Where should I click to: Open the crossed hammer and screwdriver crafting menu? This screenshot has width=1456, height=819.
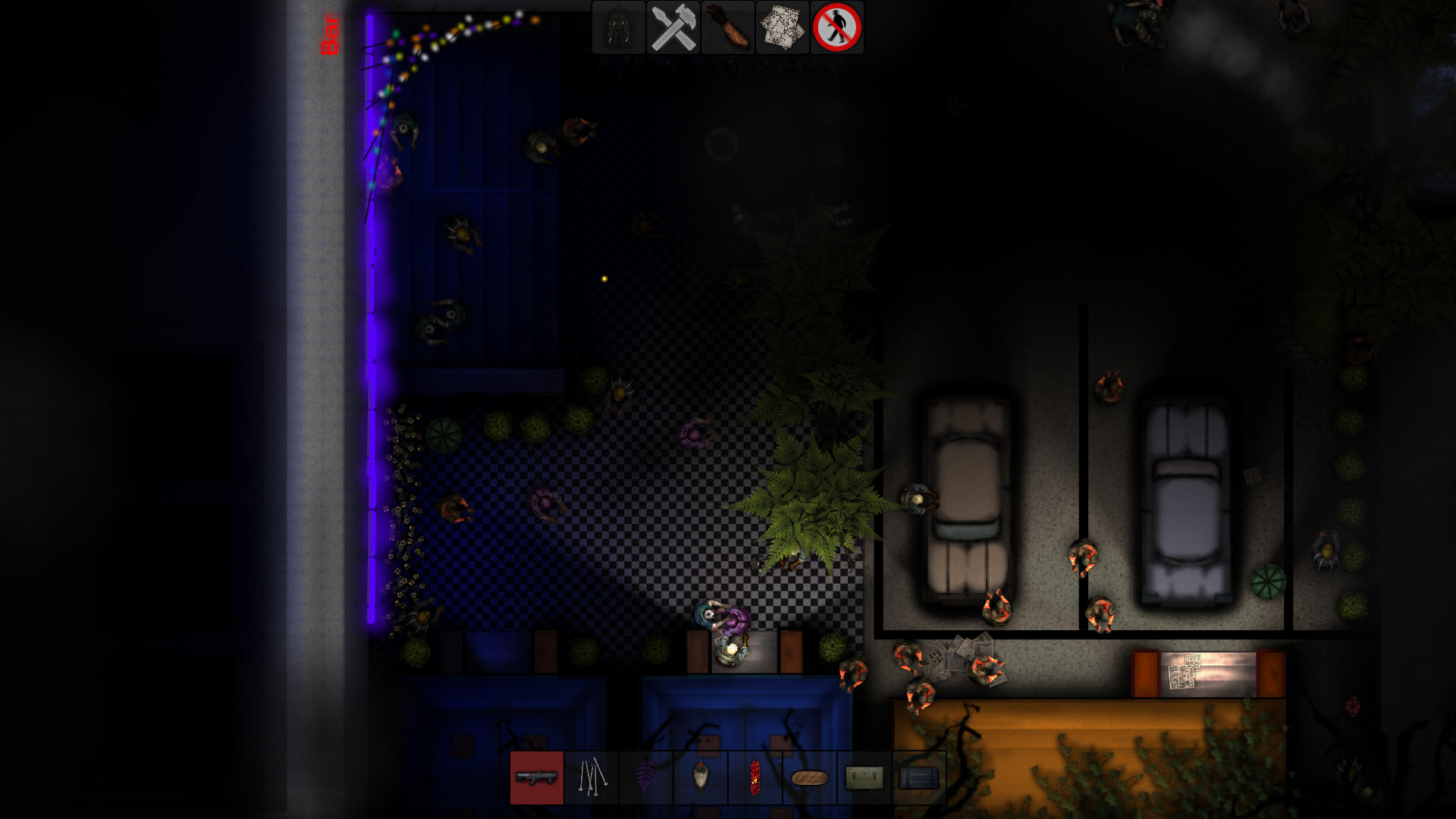click(673, 28)
